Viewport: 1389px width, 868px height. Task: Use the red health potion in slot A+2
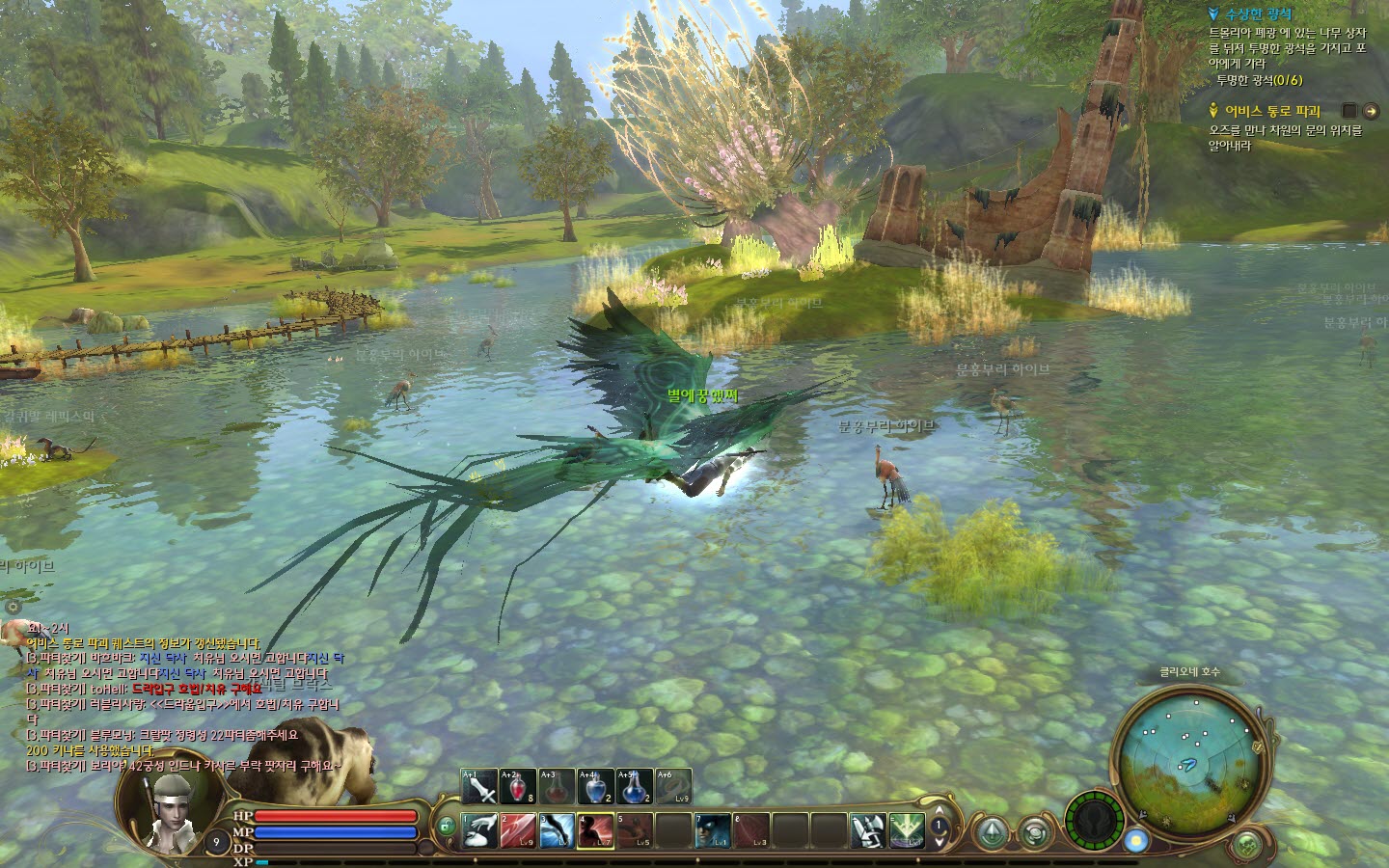point(518,788)
